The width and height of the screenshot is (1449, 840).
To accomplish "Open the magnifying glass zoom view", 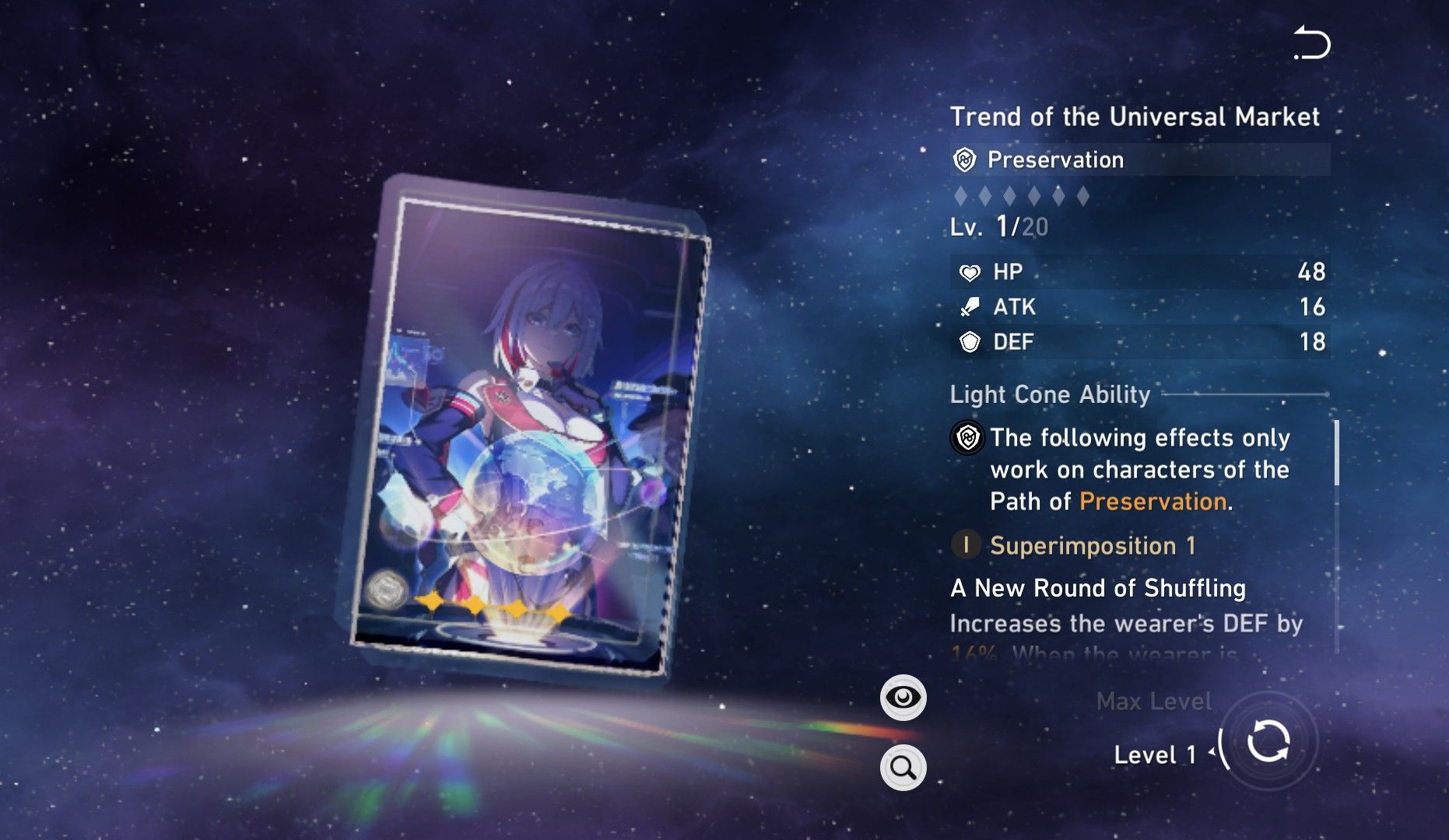I will [x=903, y=768].
